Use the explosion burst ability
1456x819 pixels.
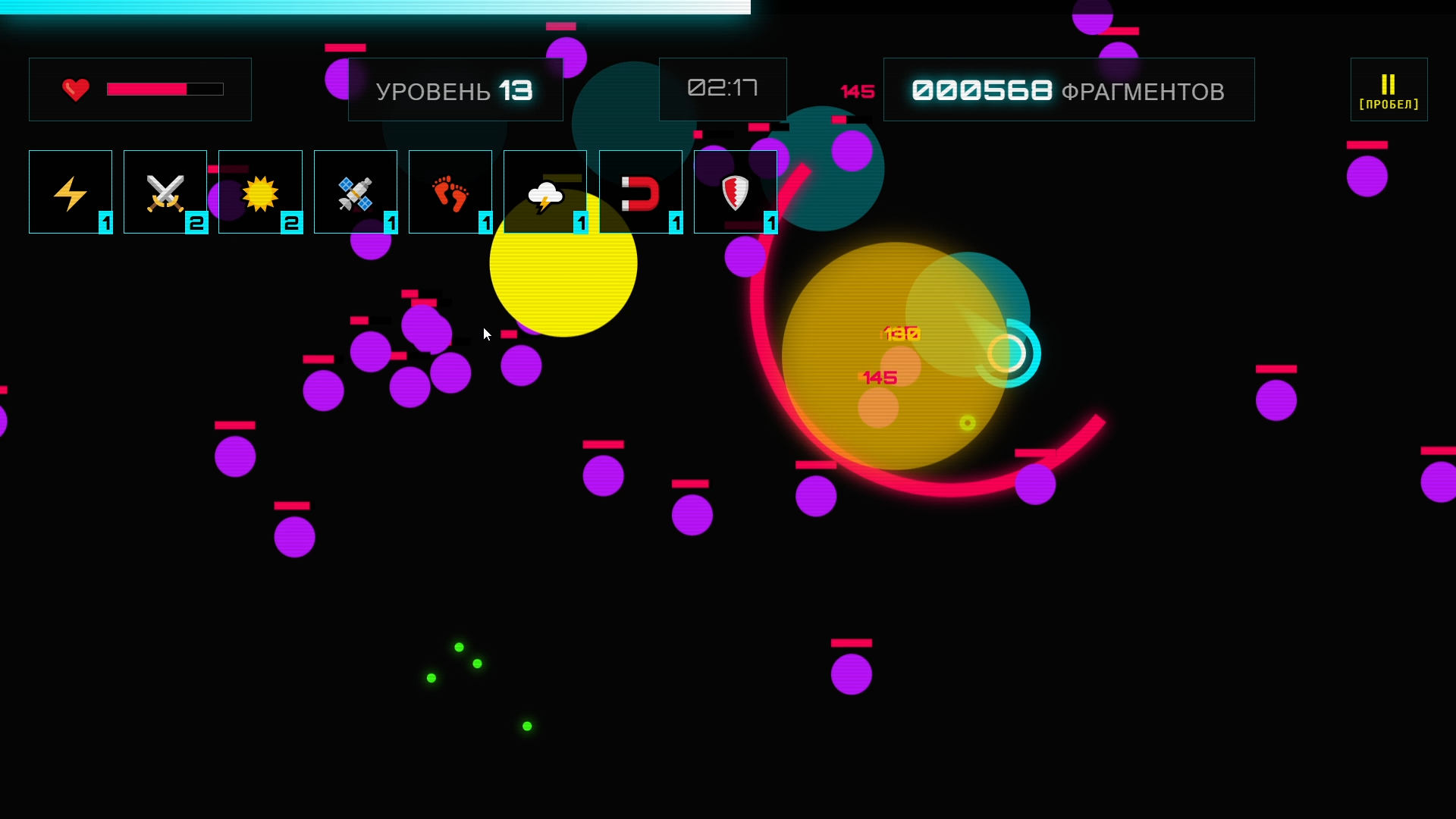[x=260, y=192]
